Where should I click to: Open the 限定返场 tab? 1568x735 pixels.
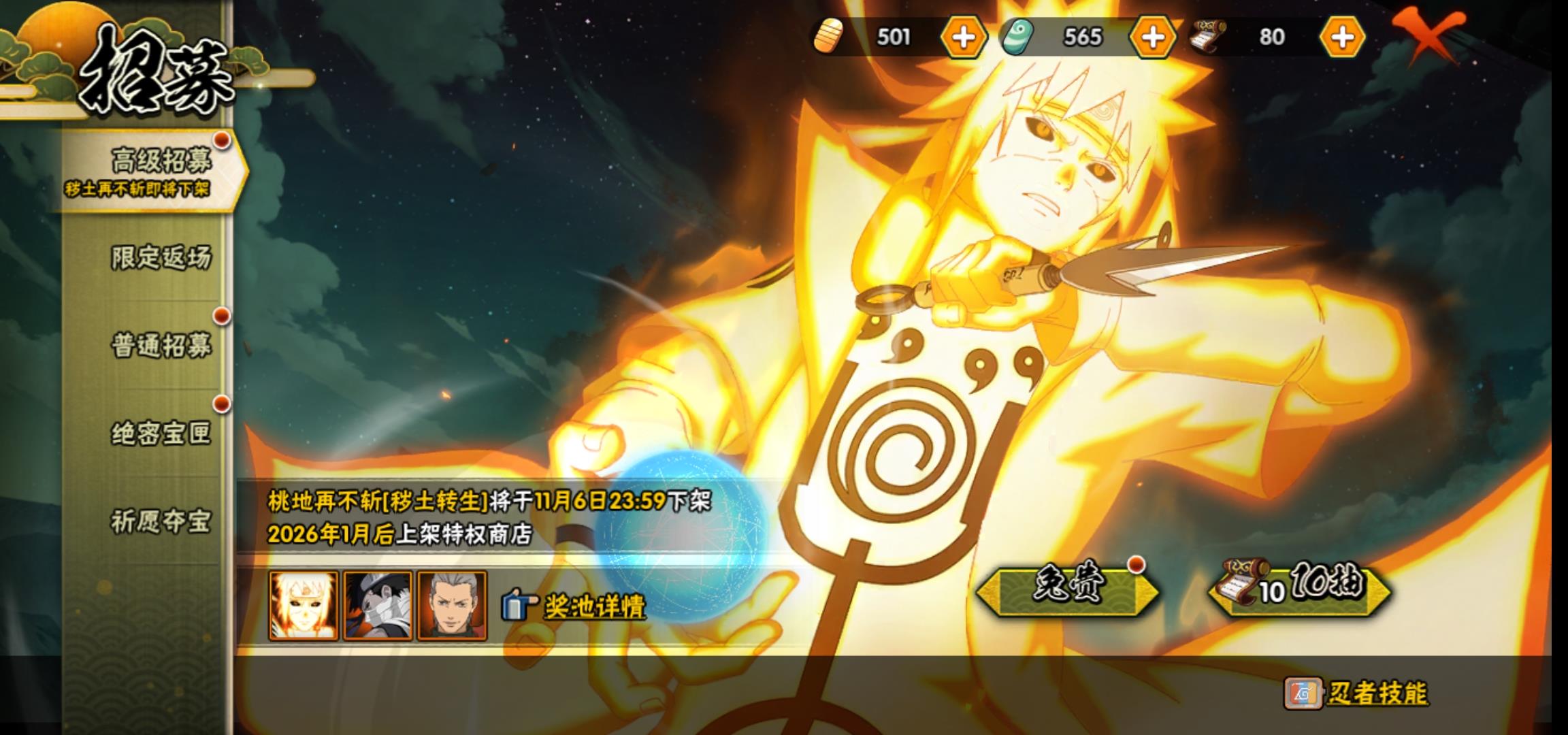pyautogui.click(x=161, y=257)
